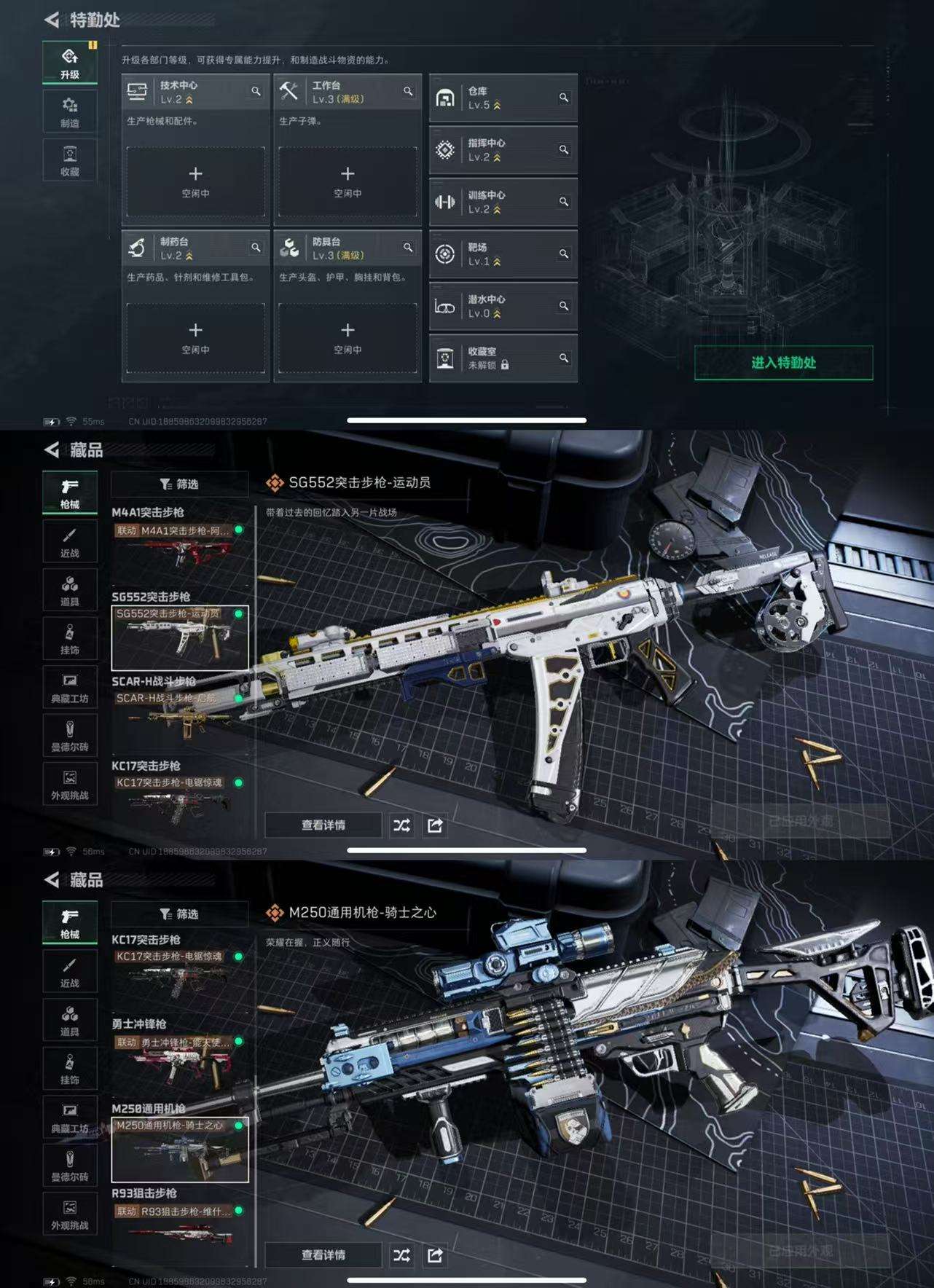This screenshot has height=1288, width=934.
Task: Click the locked 收藏室 row
Action: click(x=503, y=358)
